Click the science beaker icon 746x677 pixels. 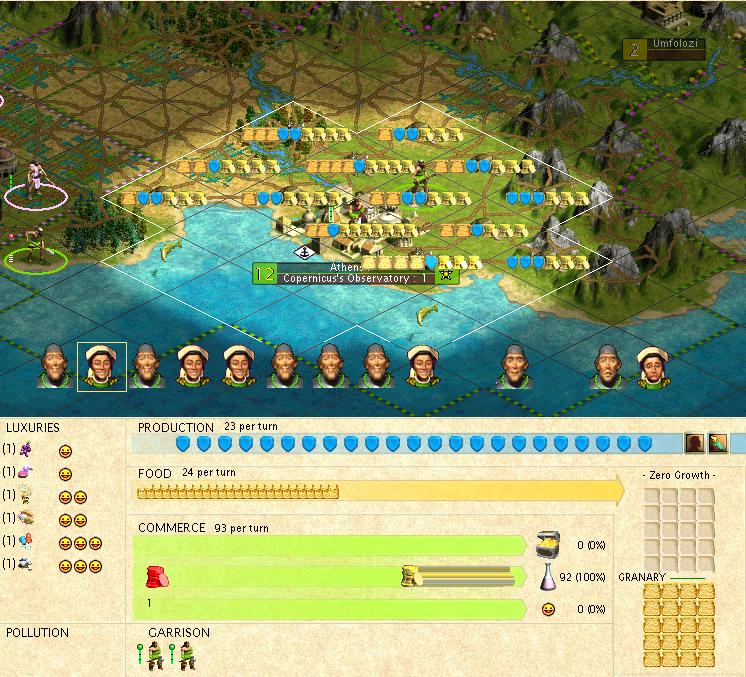tap(547, 577)
